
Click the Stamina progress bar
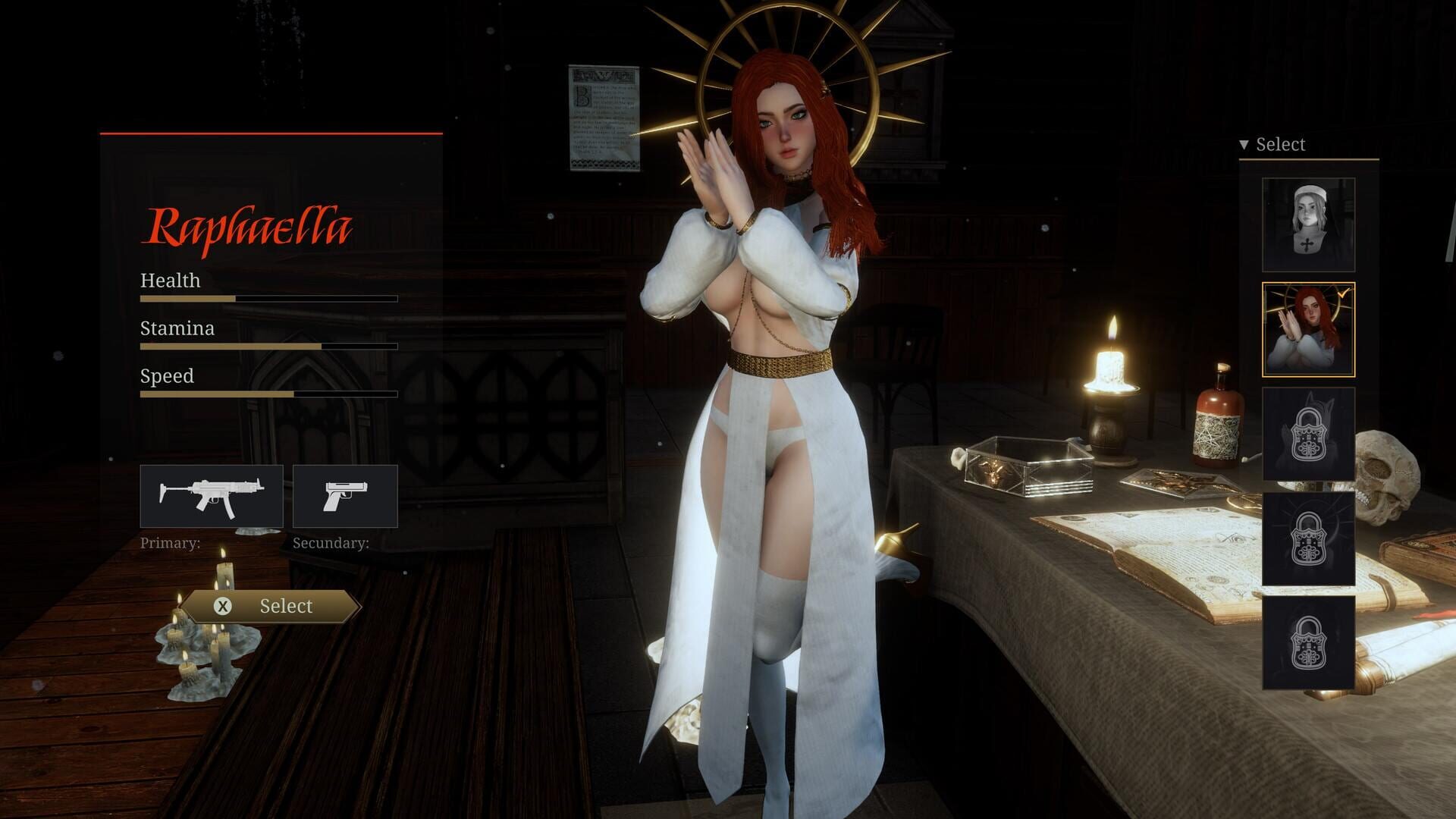click(x=268, y=346)
